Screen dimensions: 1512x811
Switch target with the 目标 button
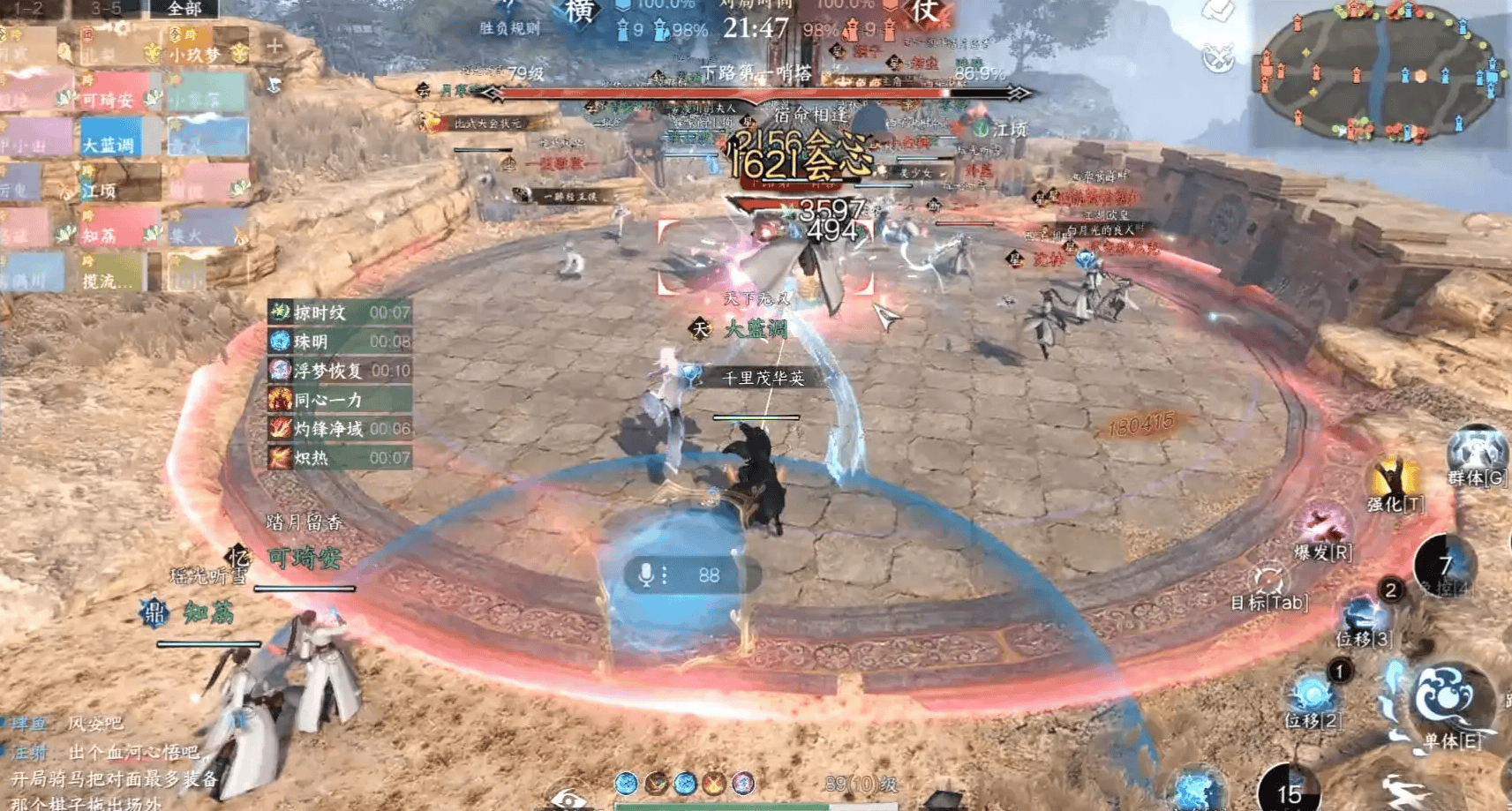1268,584
